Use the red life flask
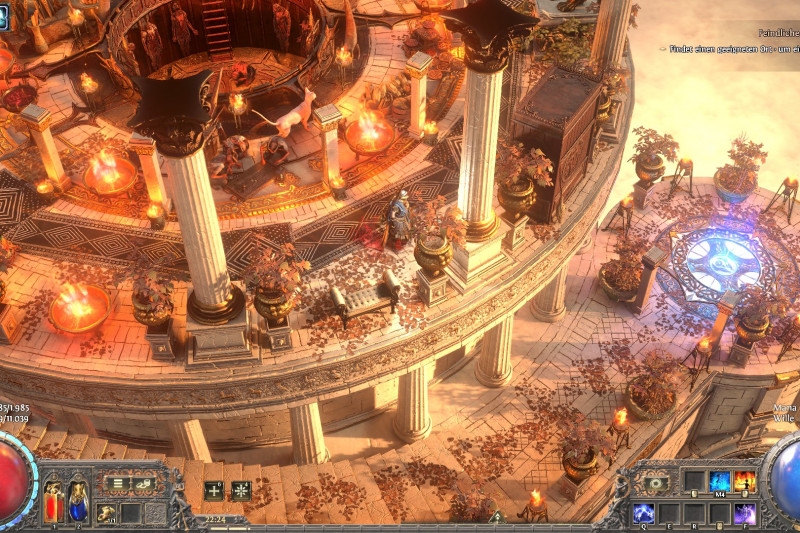The height and width of the screenshot is (533, 800). 53,503
